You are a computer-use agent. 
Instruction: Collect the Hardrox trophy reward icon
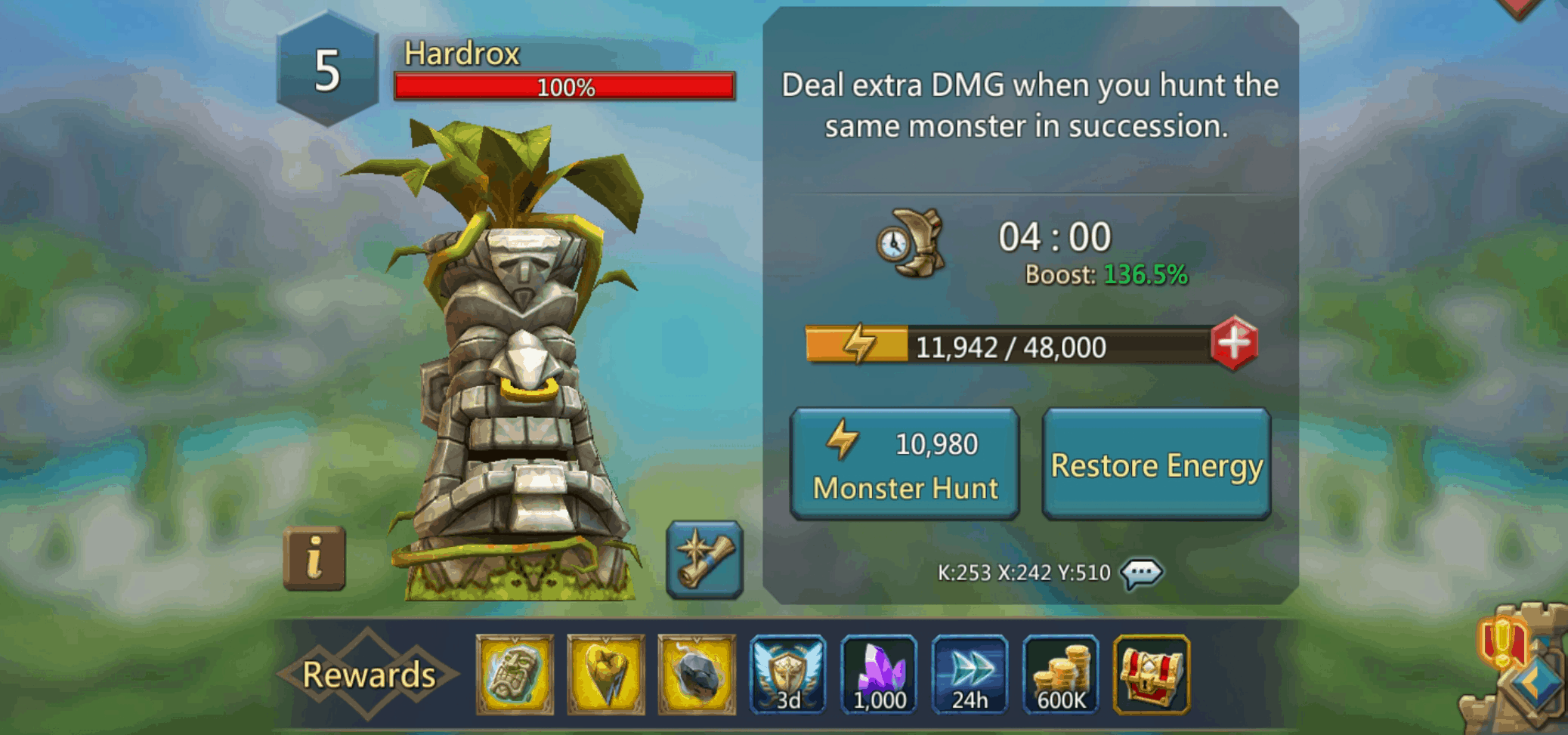(513, 673)
